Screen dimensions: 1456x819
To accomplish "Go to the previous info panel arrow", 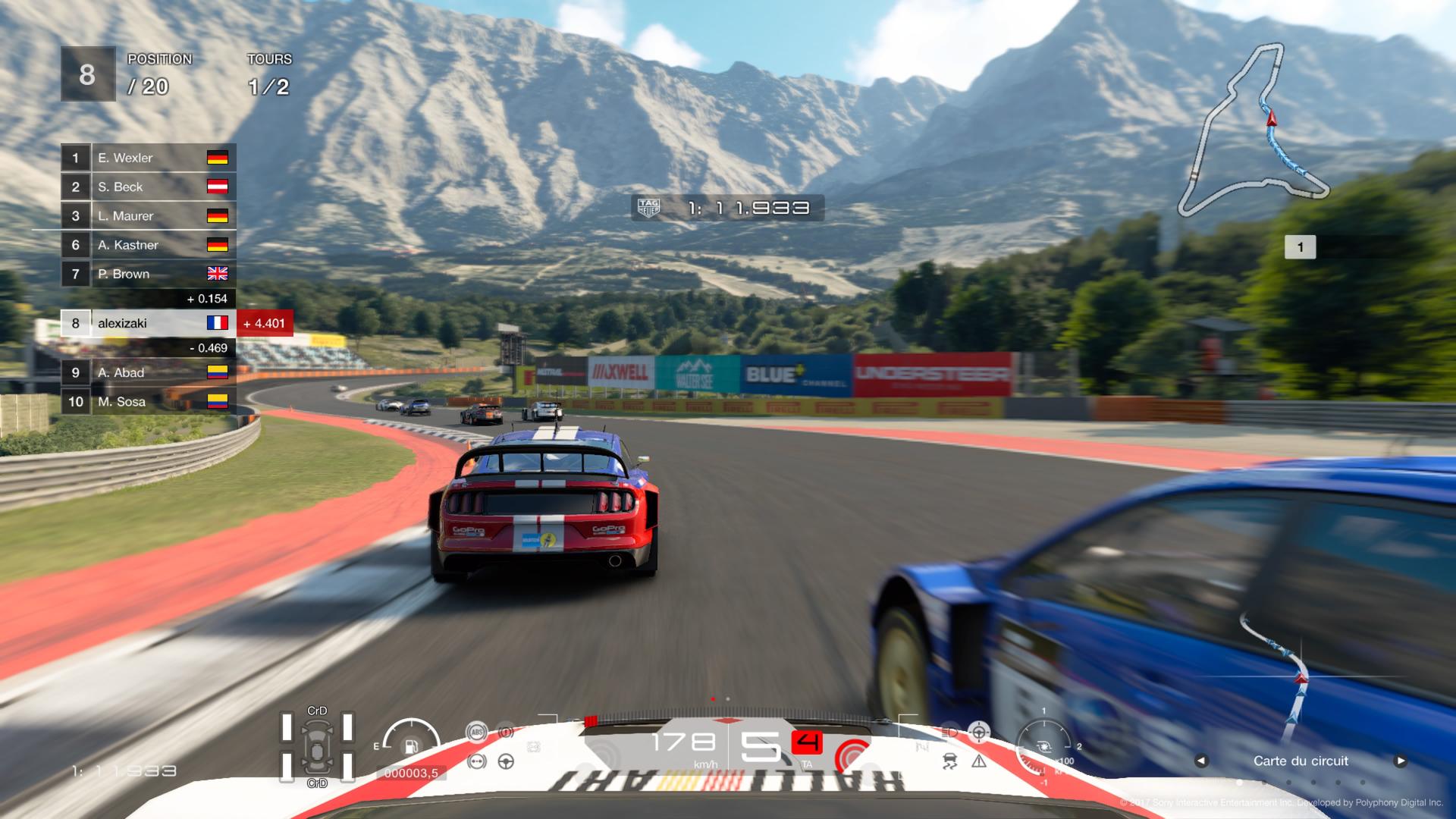I will [1201, 761].
